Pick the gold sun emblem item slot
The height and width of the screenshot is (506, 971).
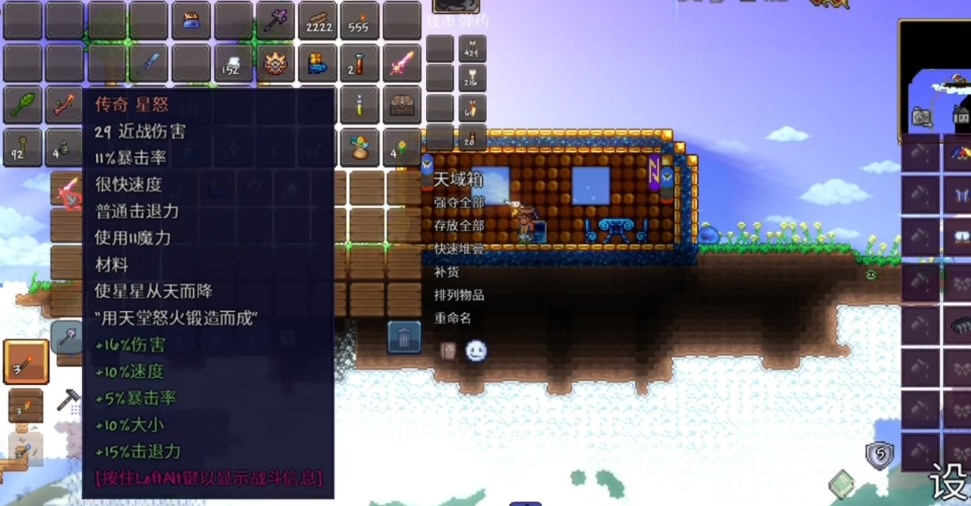[x=274, y=63]
